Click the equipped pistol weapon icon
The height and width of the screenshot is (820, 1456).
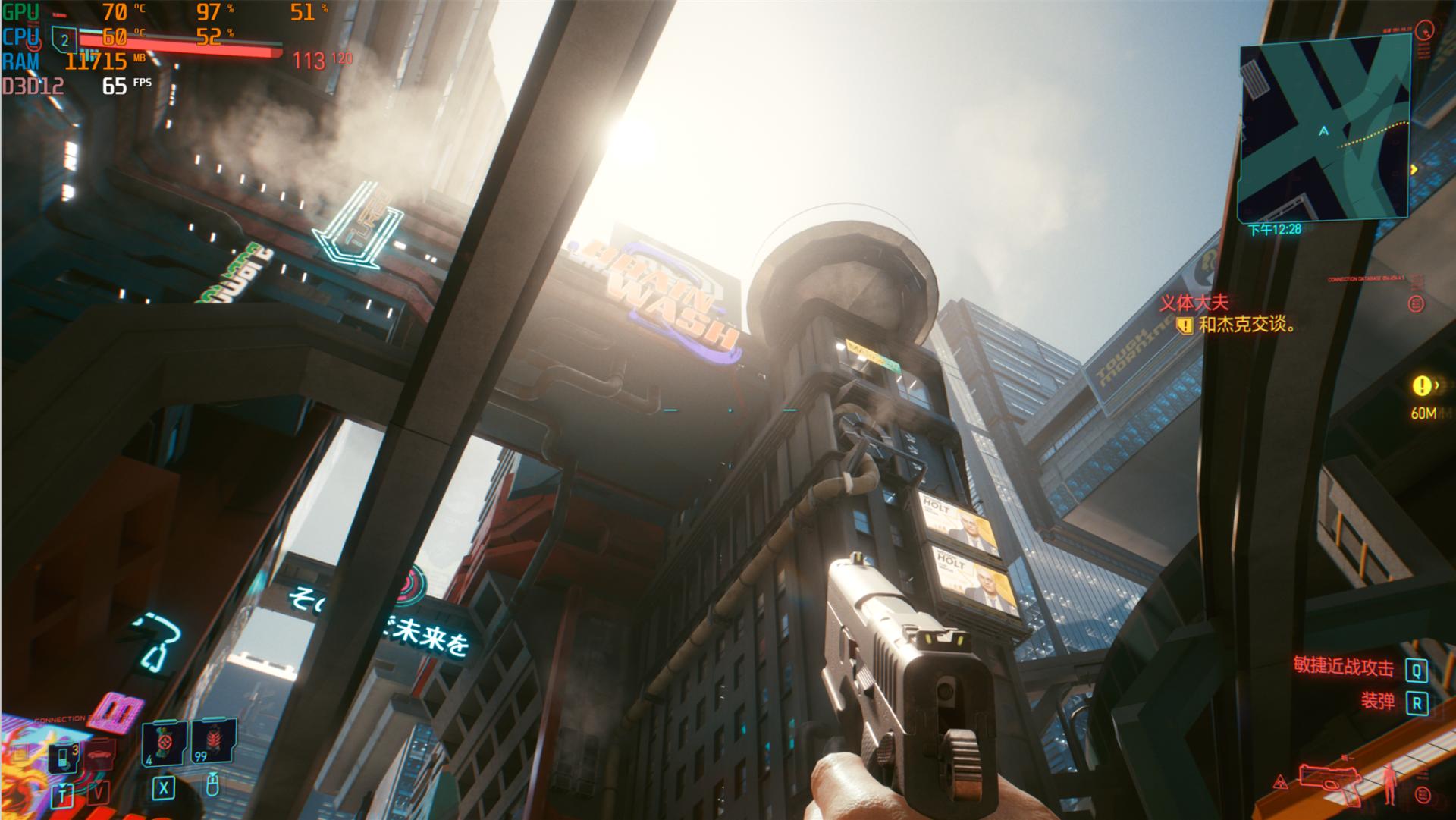1330,783
